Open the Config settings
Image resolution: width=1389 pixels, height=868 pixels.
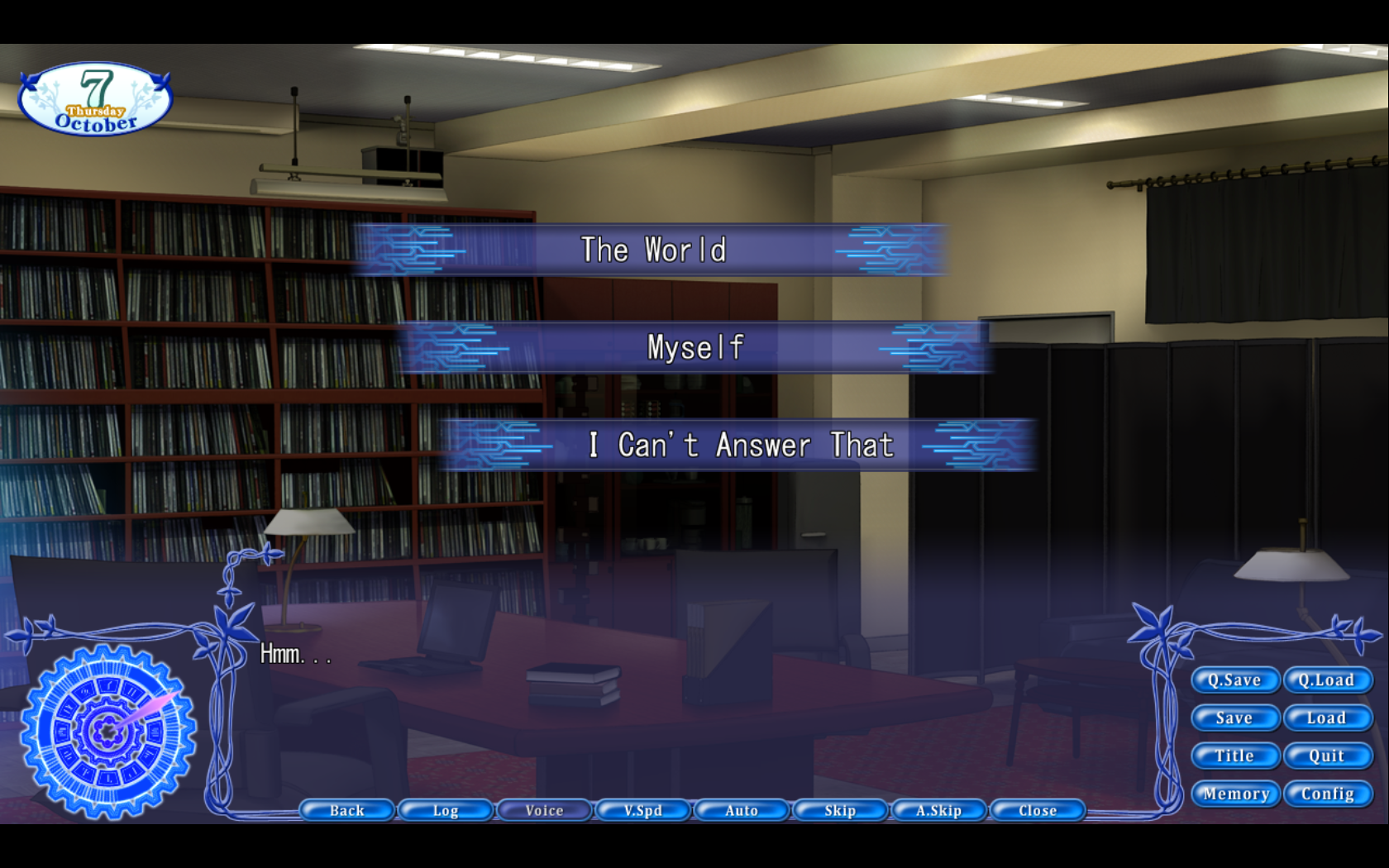[x=1327, y=794]
